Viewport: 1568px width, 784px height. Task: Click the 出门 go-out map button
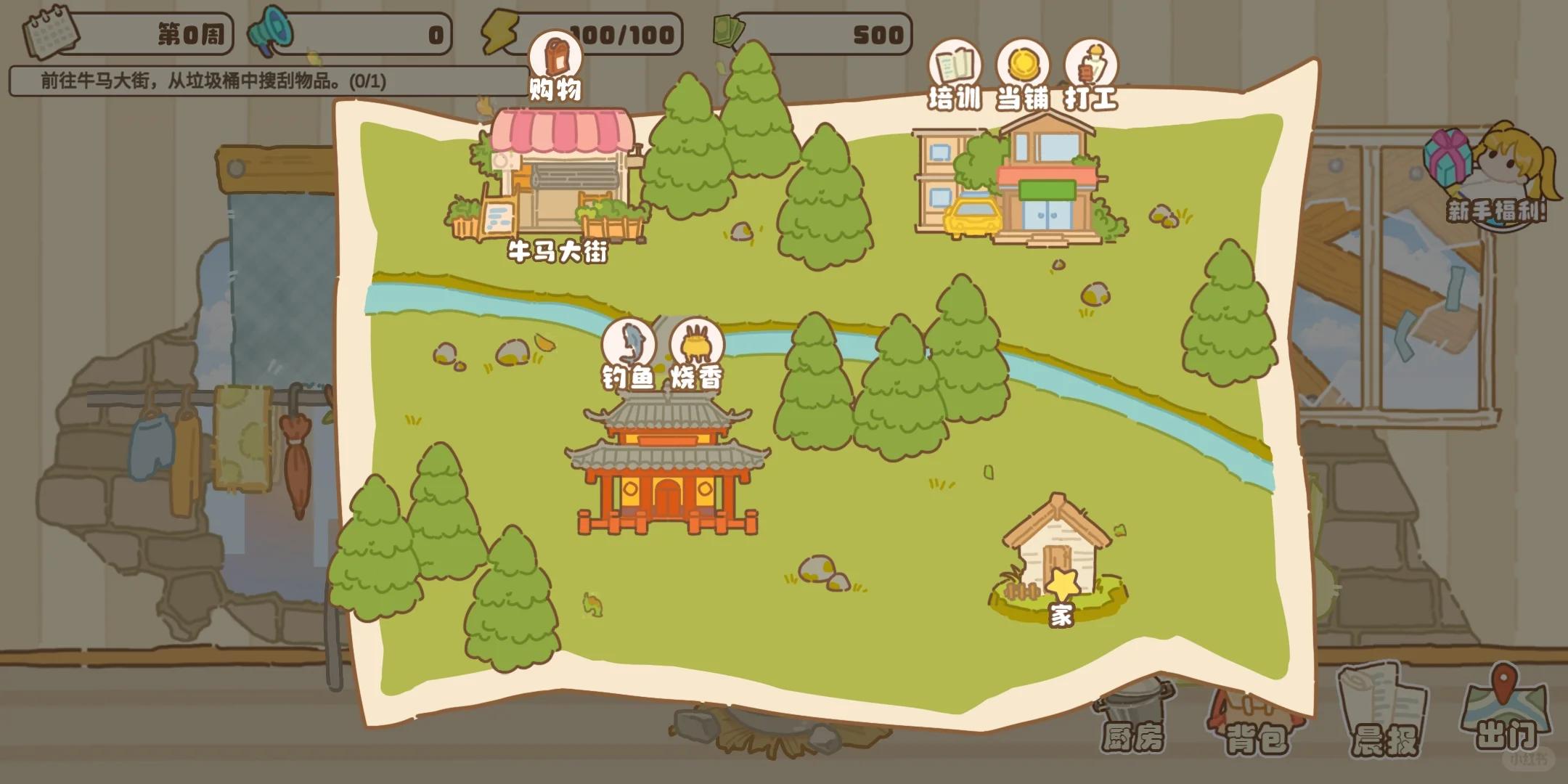coord(1506,711)
